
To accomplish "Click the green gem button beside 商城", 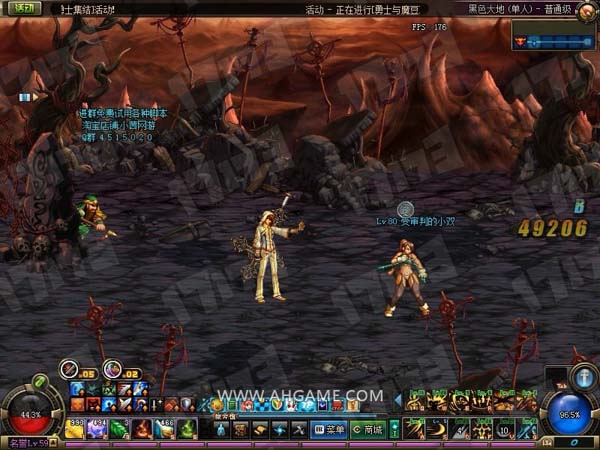I will 394,429.
